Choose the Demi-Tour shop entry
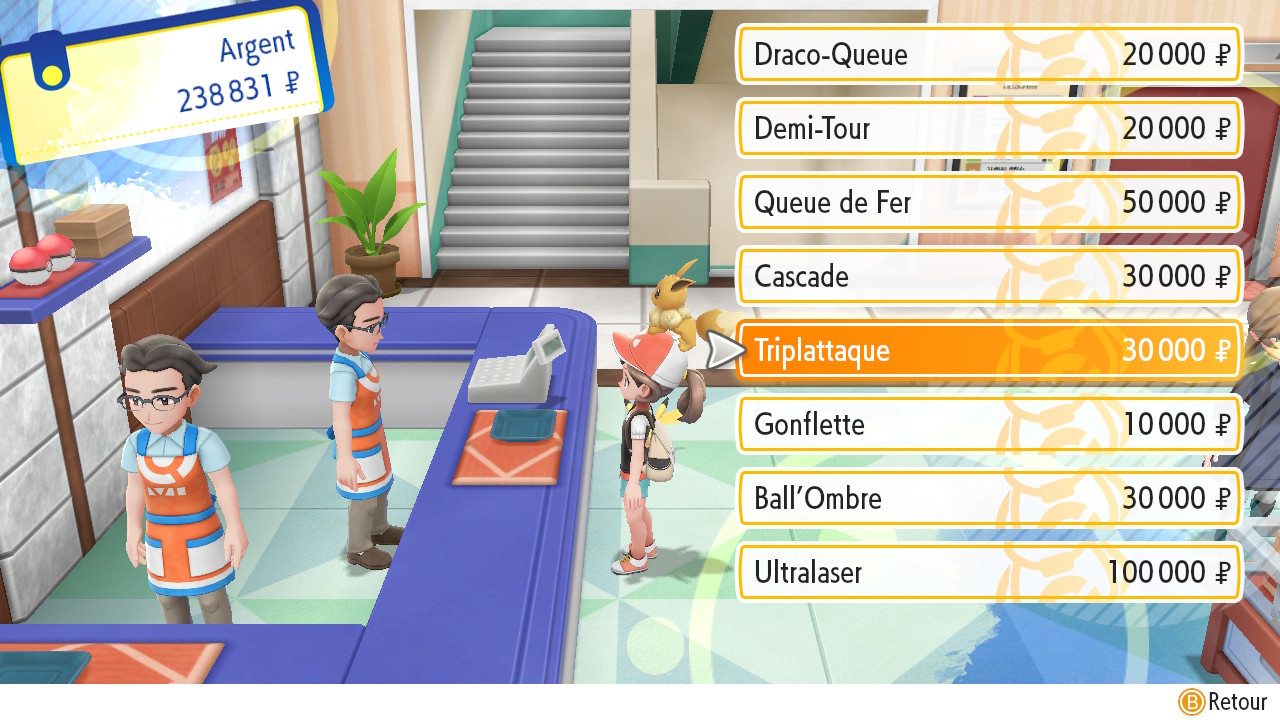The image size is (1280, 720). (x=988, y=128)
